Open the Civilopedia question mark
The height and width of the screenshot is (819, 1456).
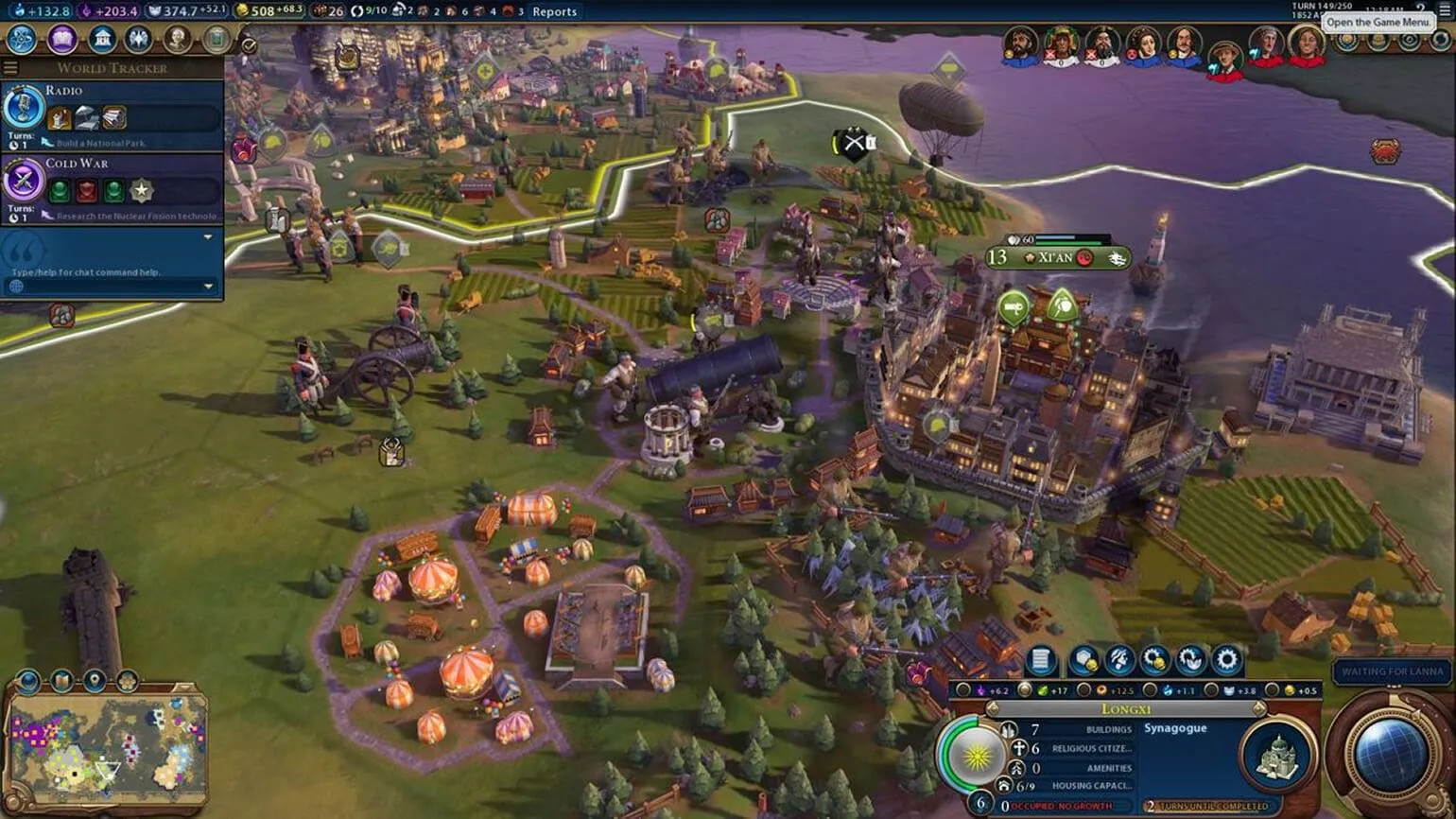[x=1420, y=9]
